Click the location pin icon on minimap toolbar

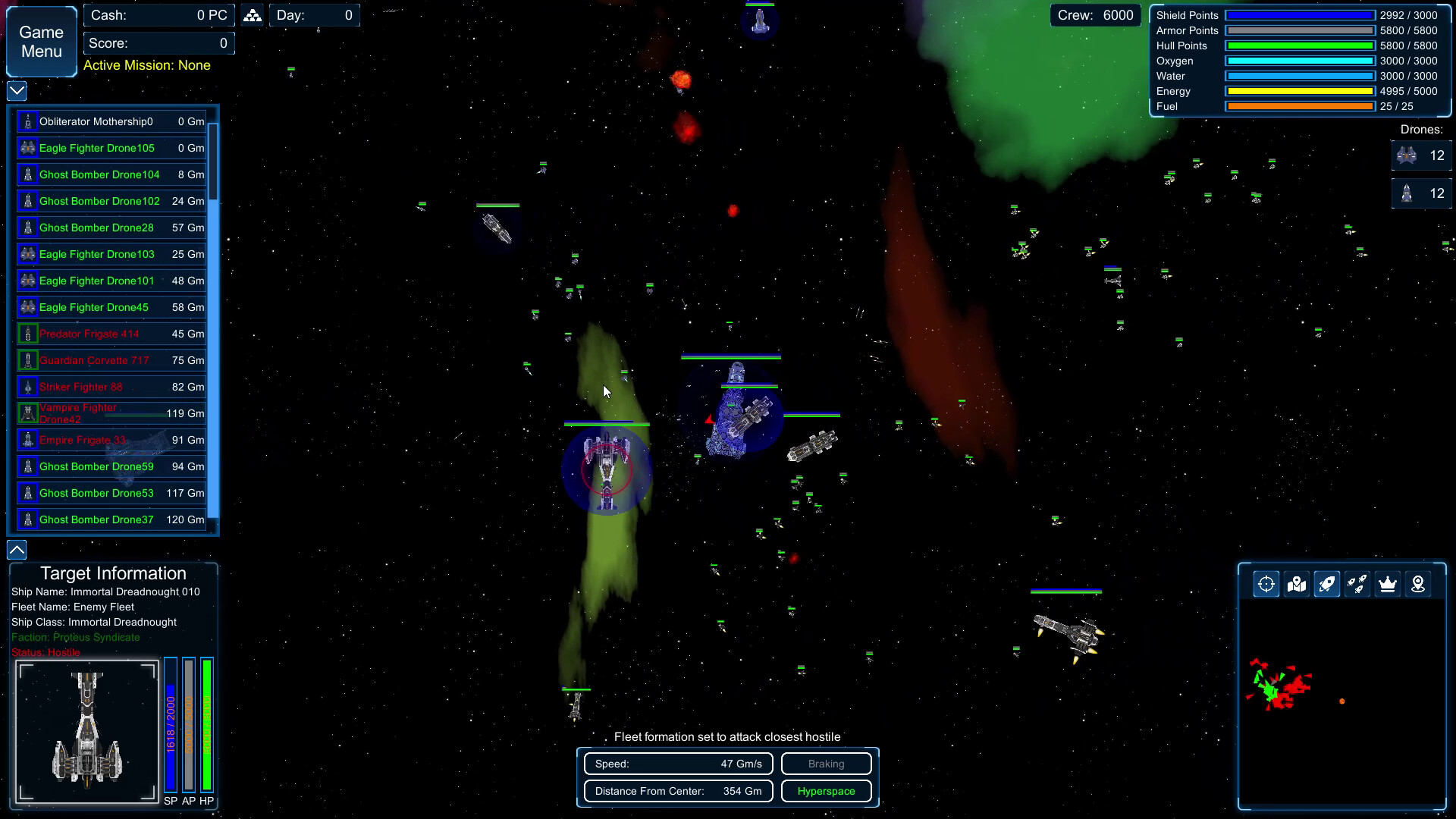tap(1418, 584)
